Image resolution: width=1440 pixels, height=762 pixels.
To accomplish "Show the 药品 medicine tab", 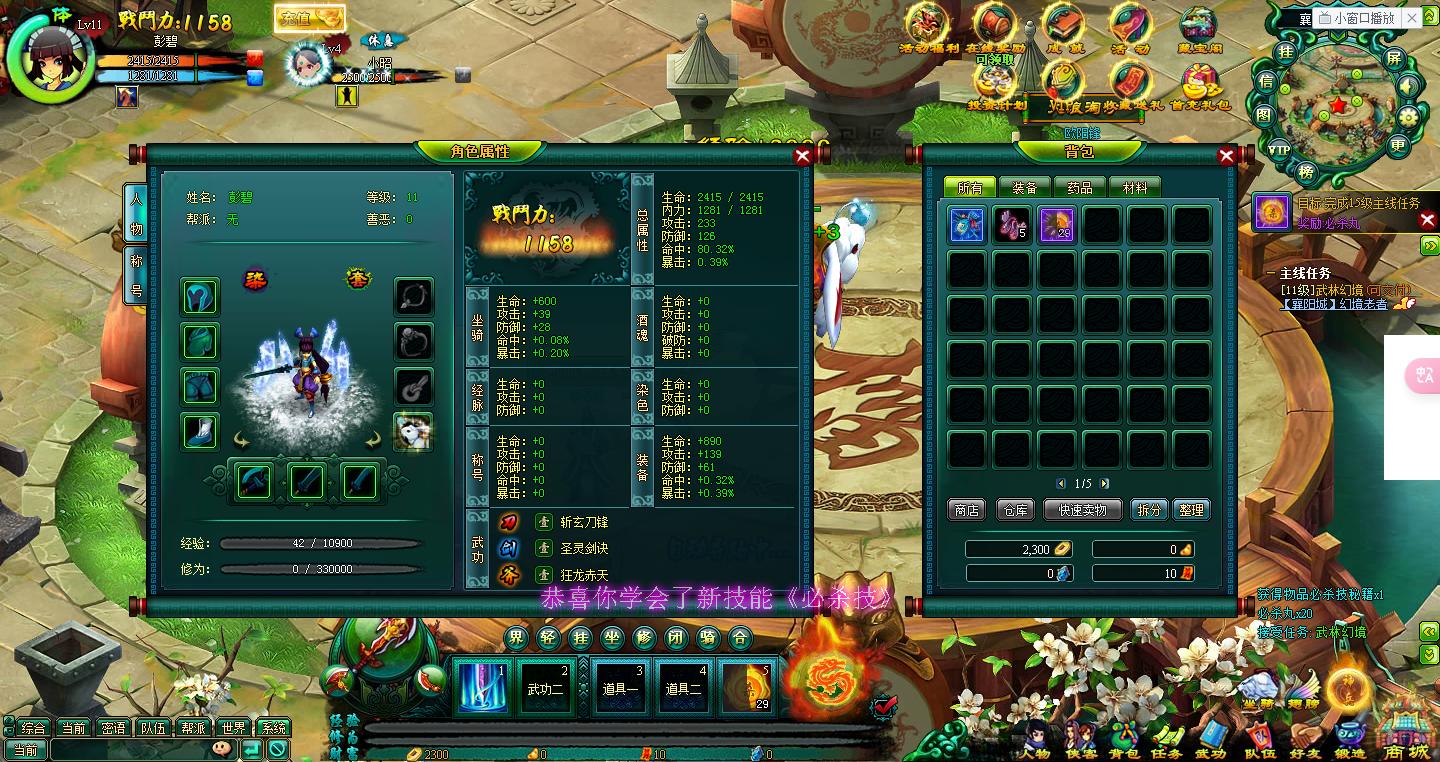I will (1080, 187).
